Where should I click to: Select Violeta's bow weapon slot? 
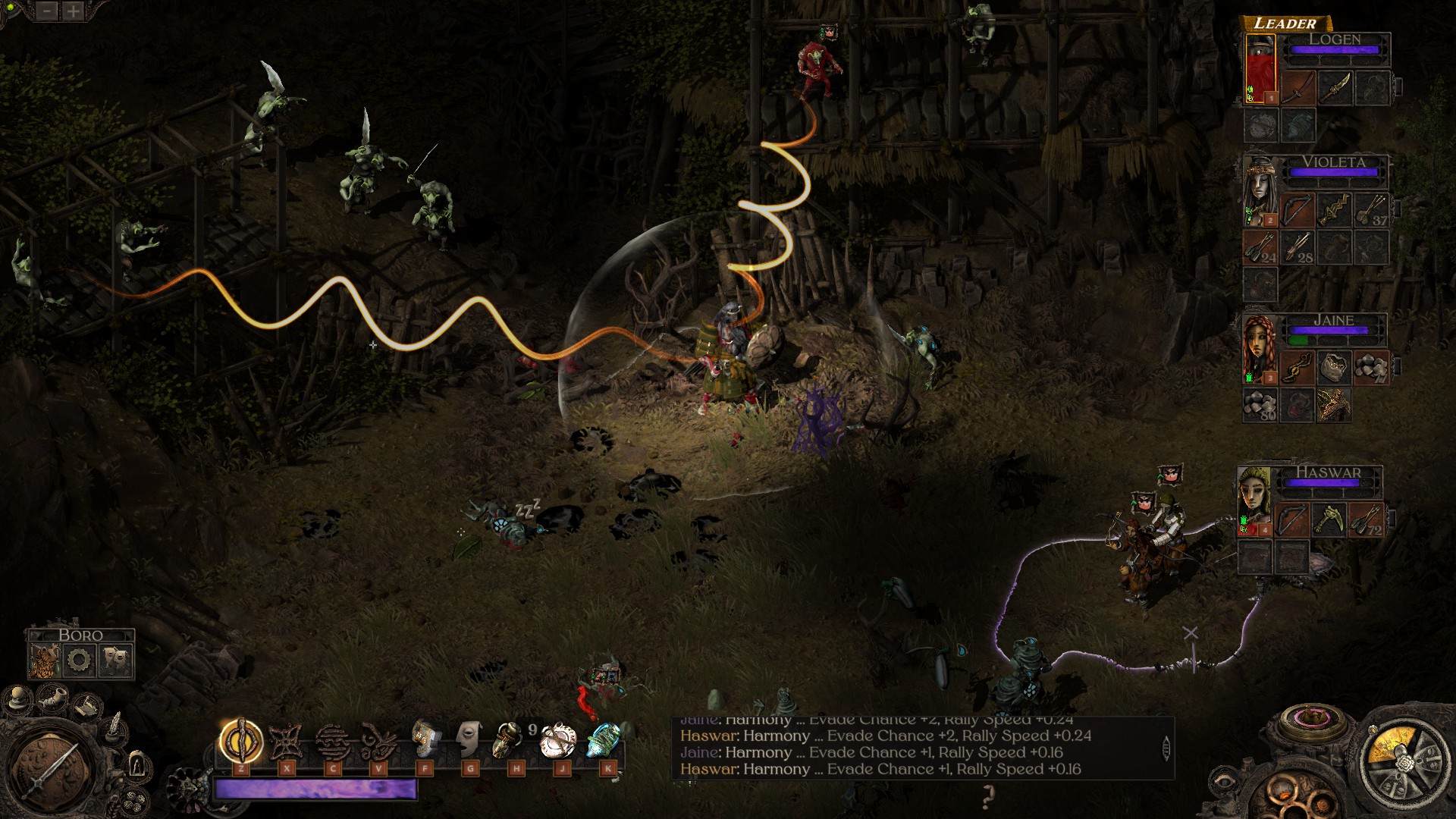point(1298,210)
